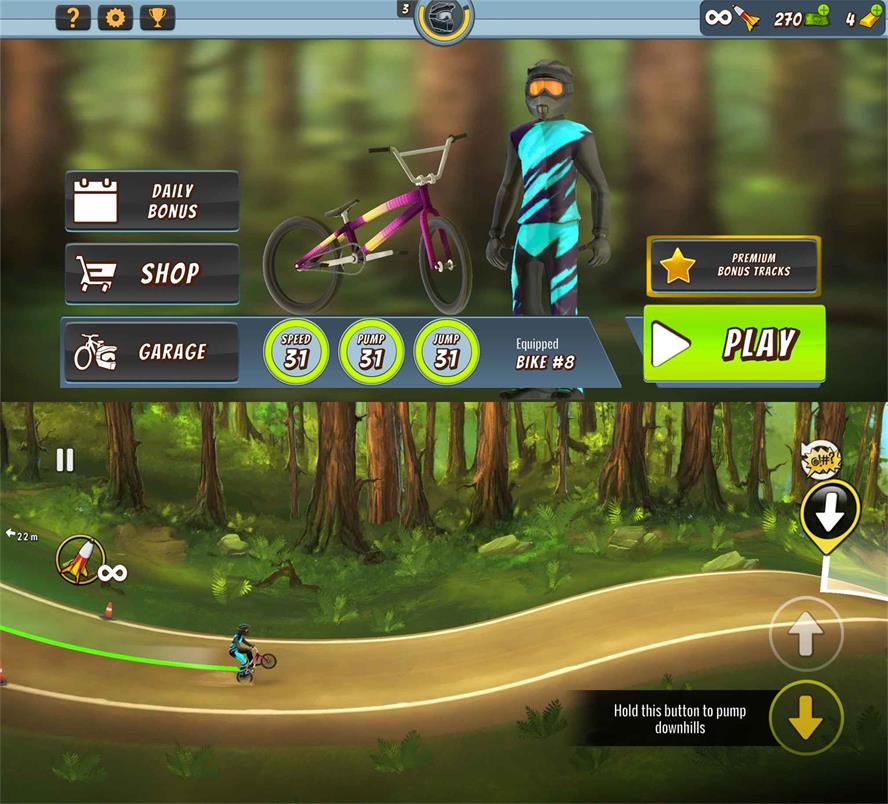
Task: Tap the yellow down arrow pump button
Action: point(806,717)
